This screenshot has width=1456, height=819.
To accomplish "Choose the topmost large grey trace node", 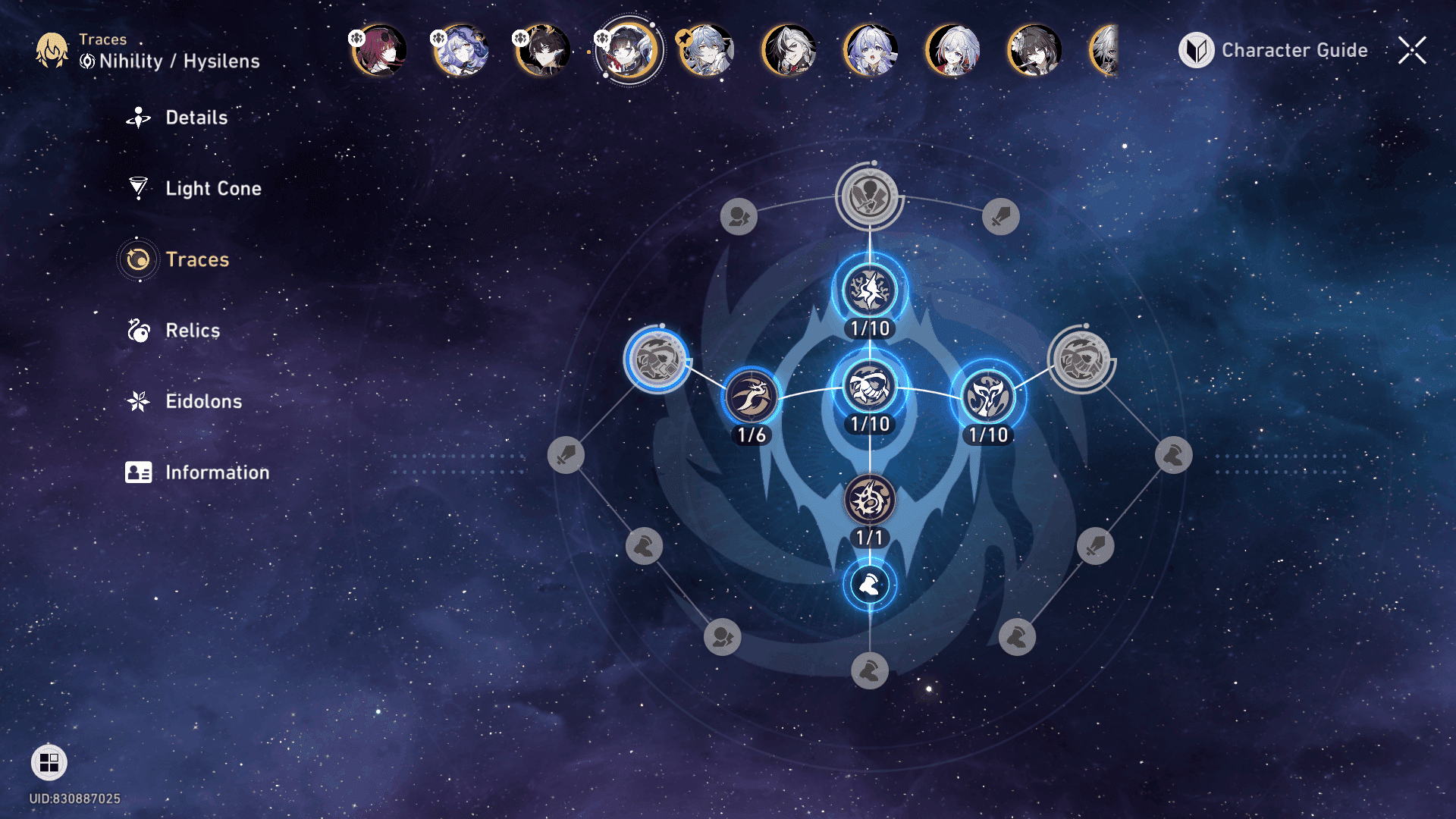I will coord(869,196).
